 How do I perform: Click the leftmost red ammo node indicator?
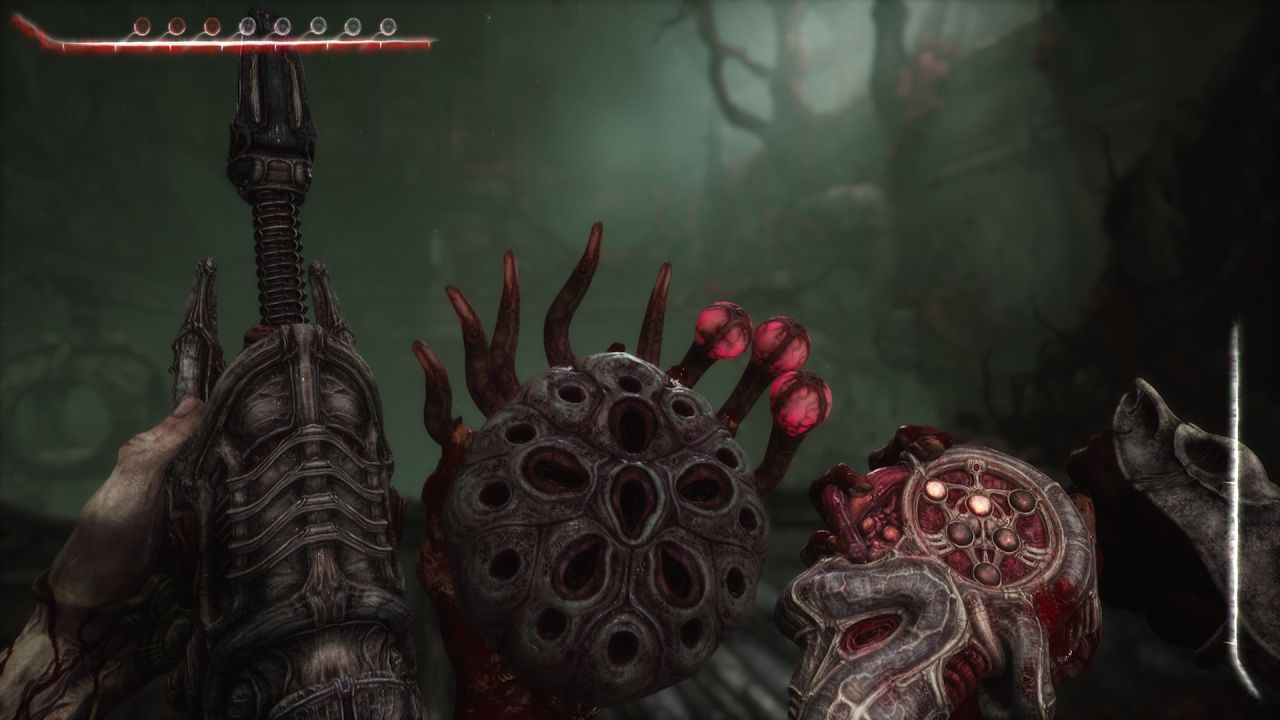(141, 24)
